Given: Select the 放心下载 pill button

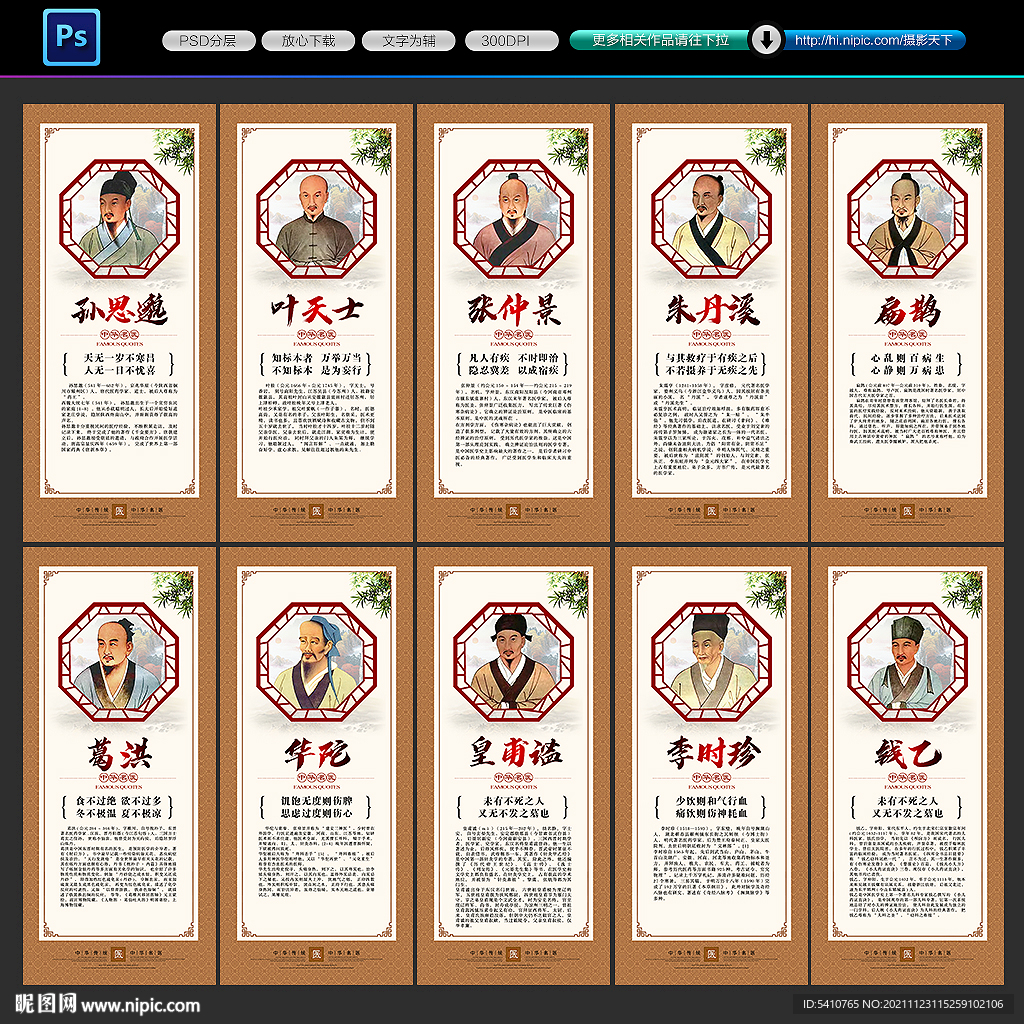Looking at the screenshot, I should (x=308, y=41).
